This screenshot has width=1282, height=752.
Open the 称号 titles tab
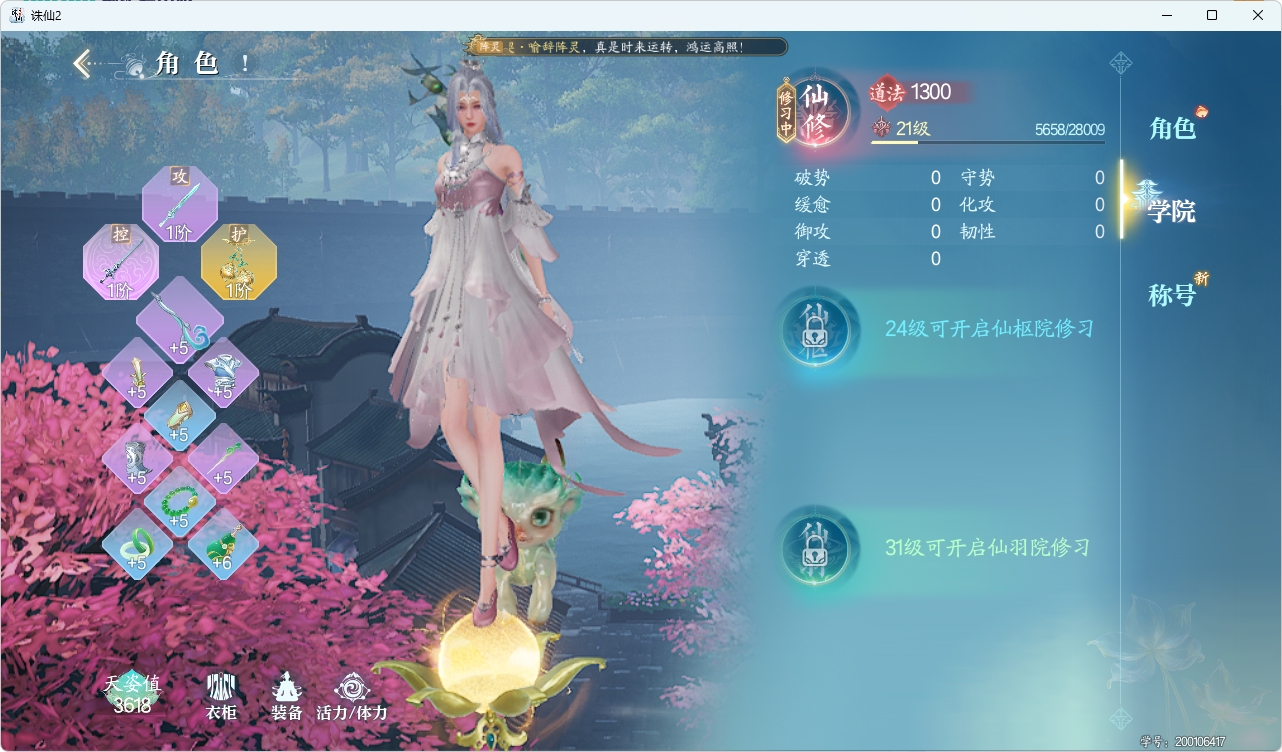coord(1172,295)
